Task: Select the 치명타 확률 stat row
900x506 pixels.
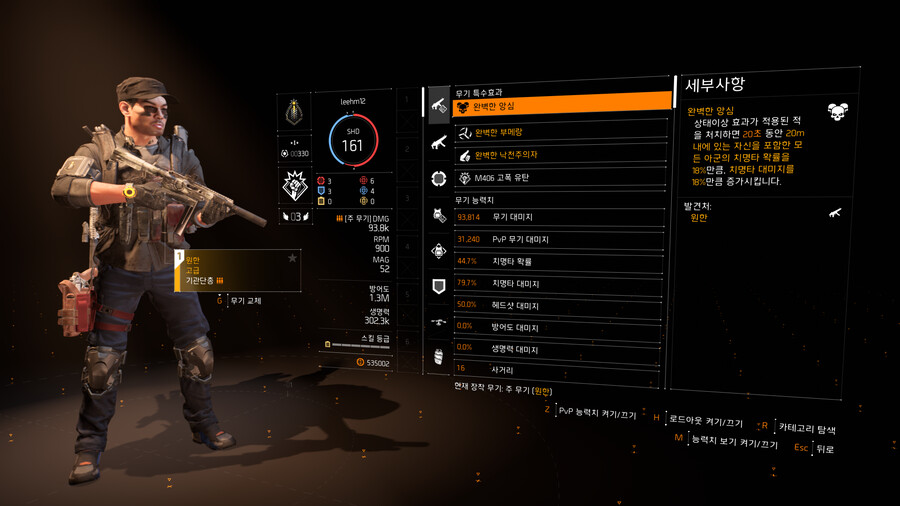Action: tap(560, 262)
